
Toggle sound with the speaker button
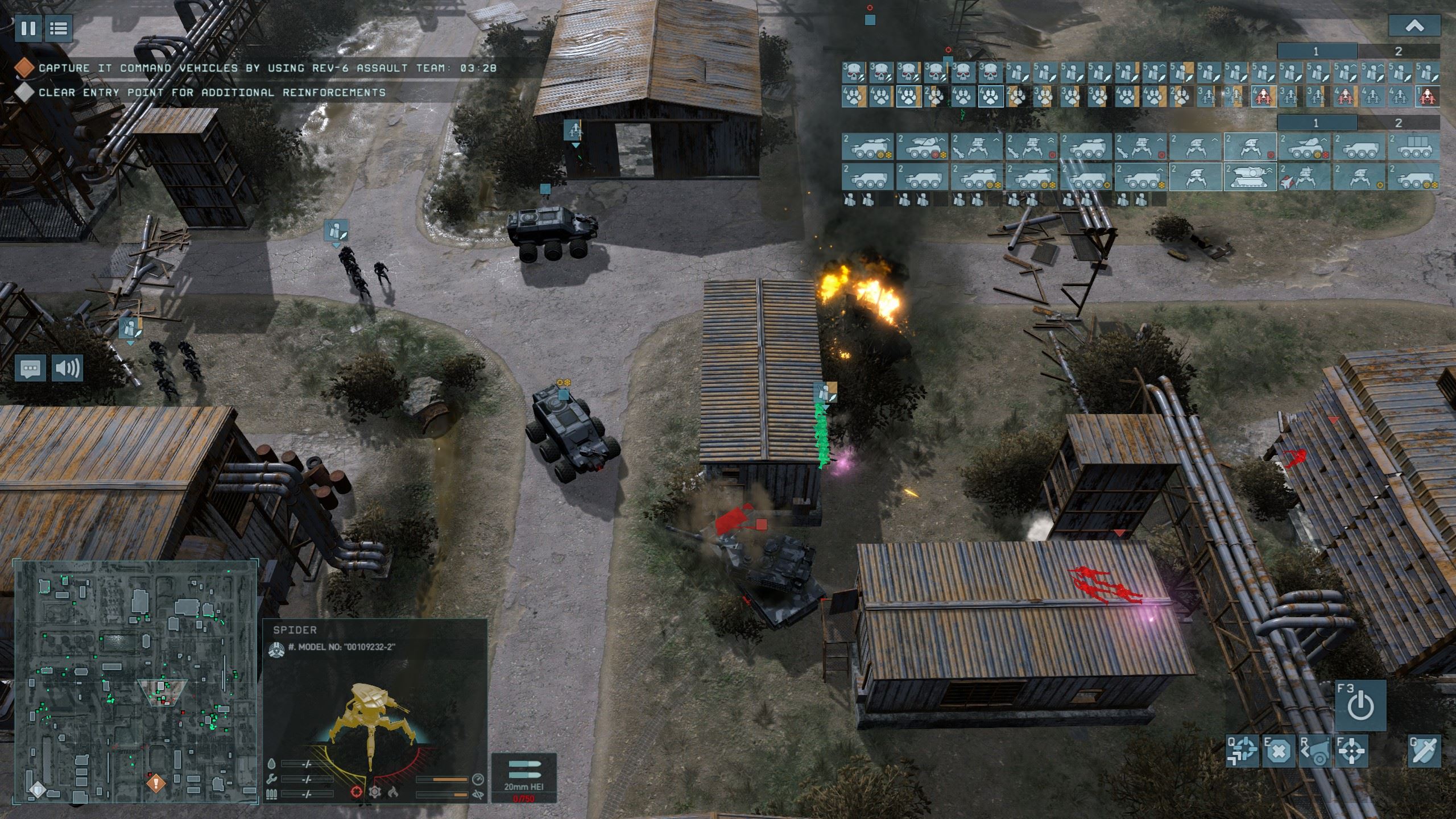tap(67, 368)
